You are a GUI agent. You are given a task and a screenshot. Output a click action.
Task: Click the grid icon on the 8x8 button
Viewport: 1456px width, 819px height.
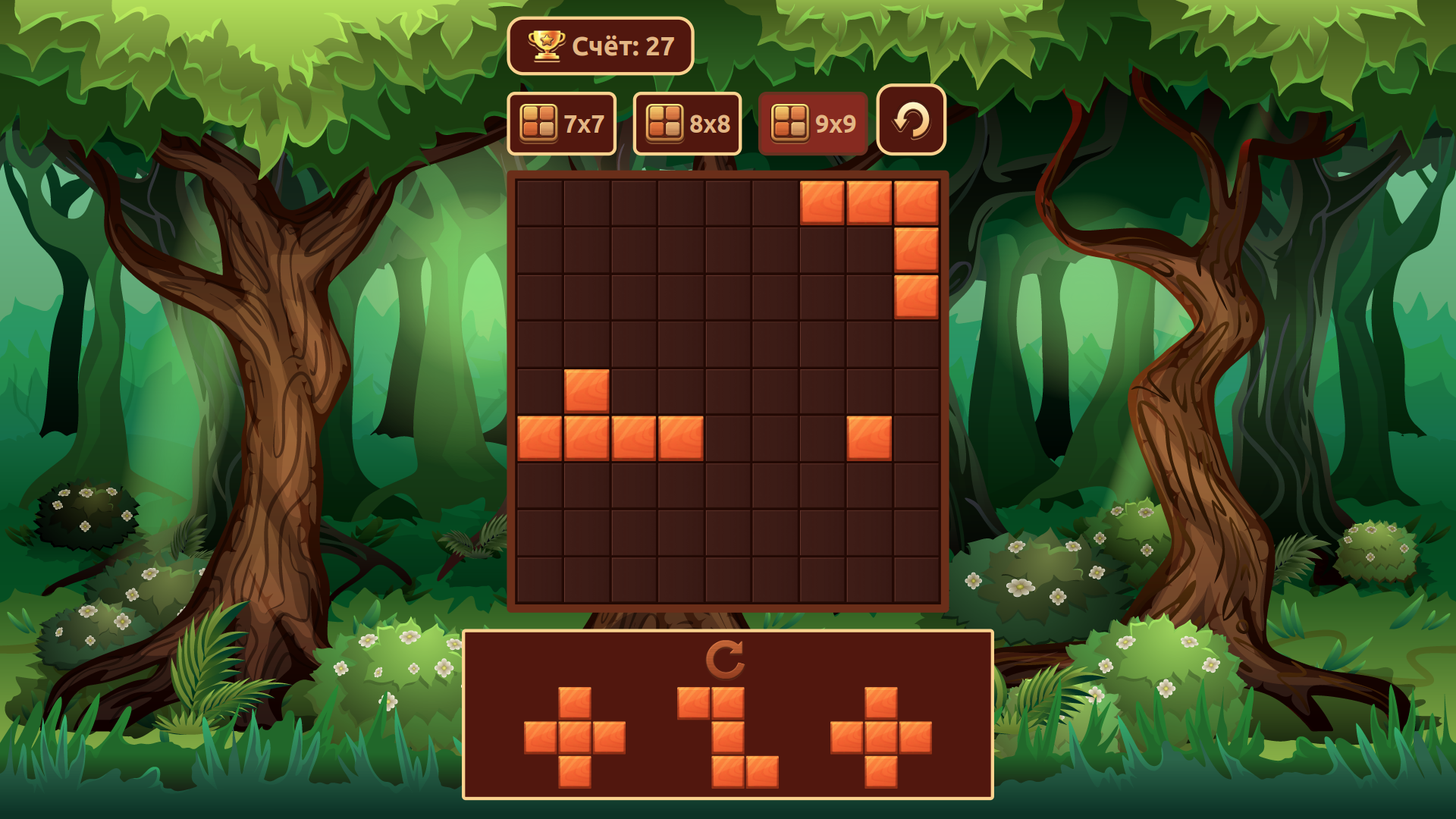[665, 122]
